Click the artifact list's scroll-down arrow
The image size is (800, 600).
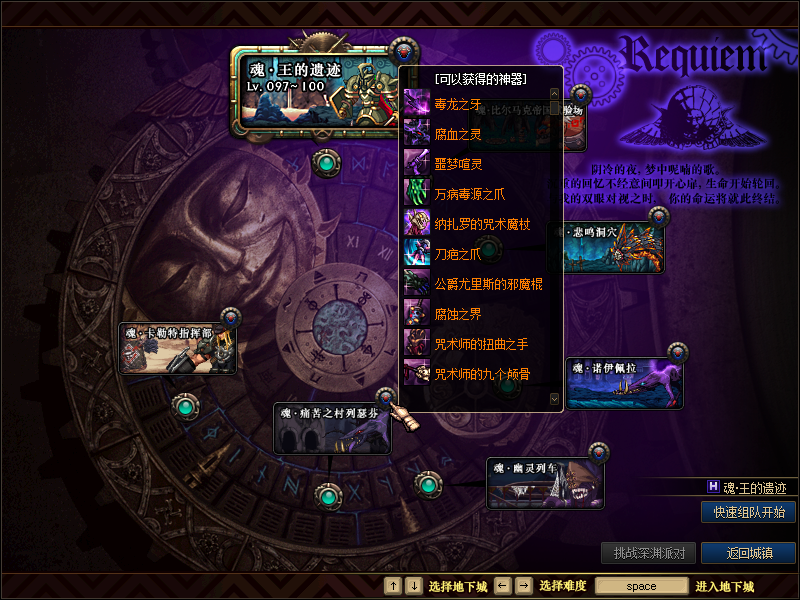(556, 398)
